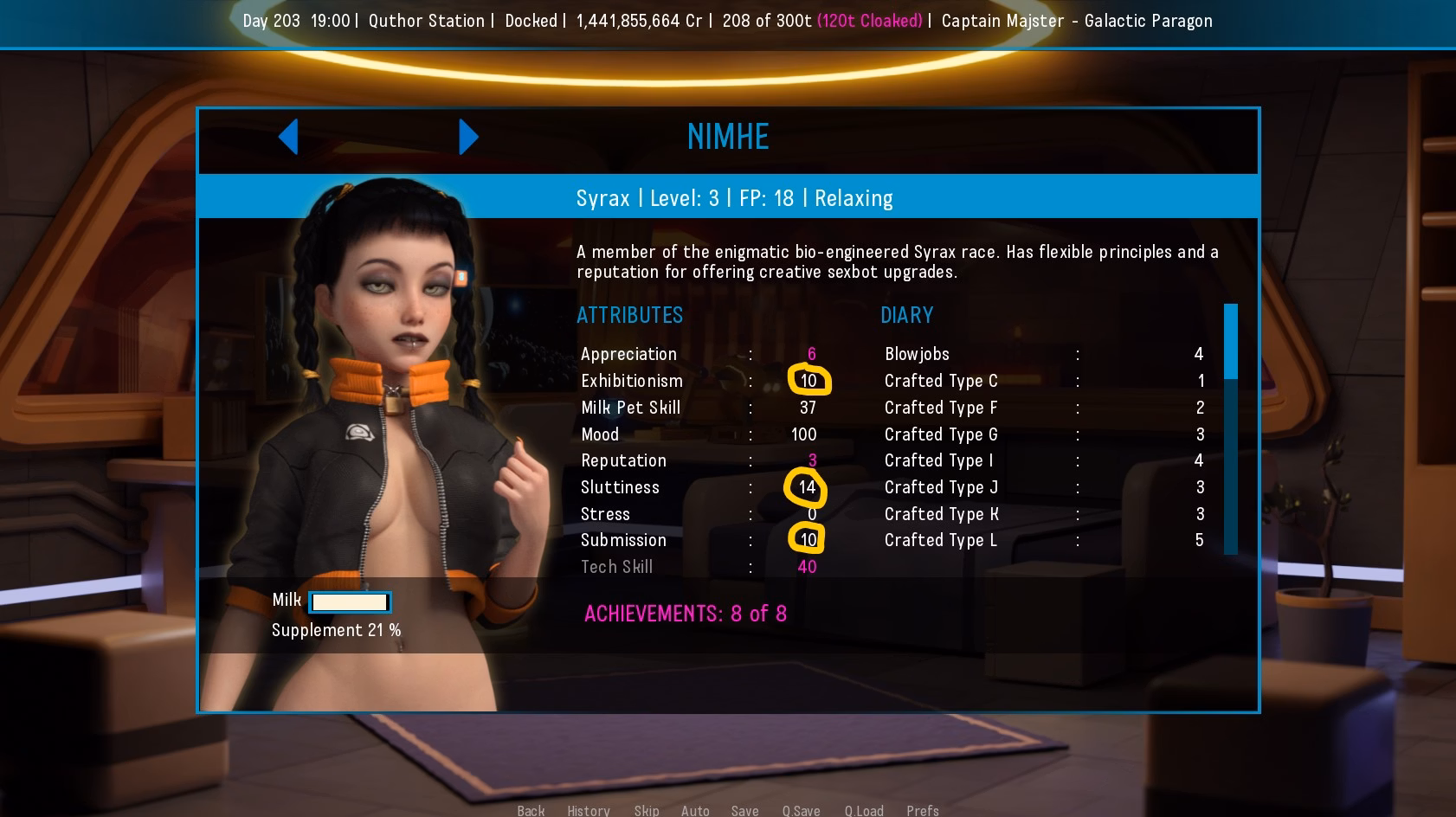Open the Save game screen
The height and width of the screenshot is (817, 1456).
pyautogui.click(x=744, y=810)
